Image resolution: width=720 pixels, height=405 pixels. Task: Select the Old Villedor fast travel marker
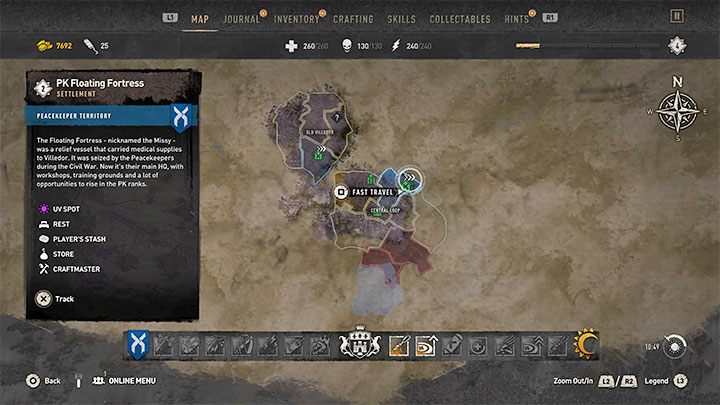click(x=319, y=153)
